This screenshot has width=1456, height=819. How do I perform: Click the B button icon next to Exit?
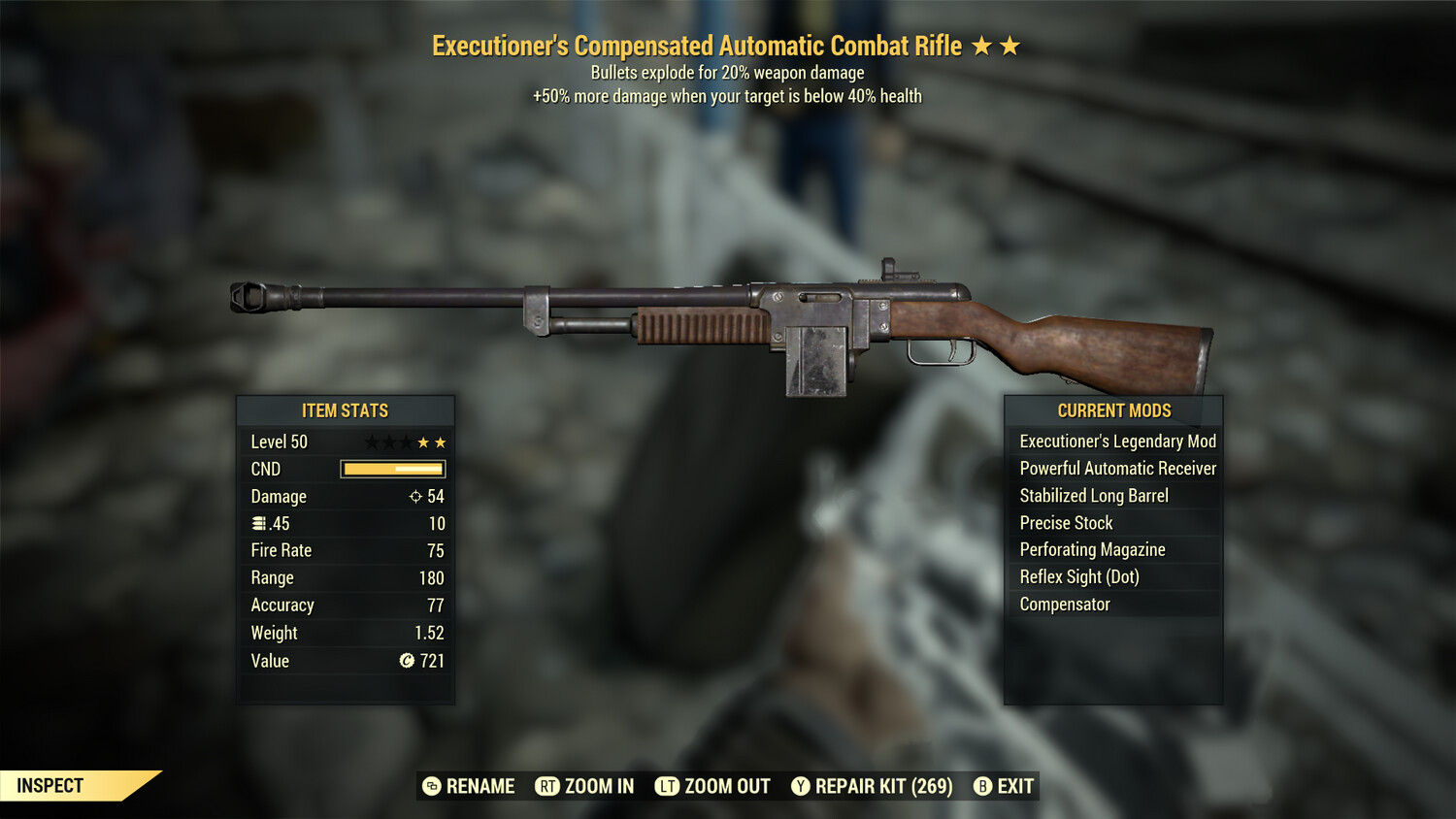[x=982, y=787]
